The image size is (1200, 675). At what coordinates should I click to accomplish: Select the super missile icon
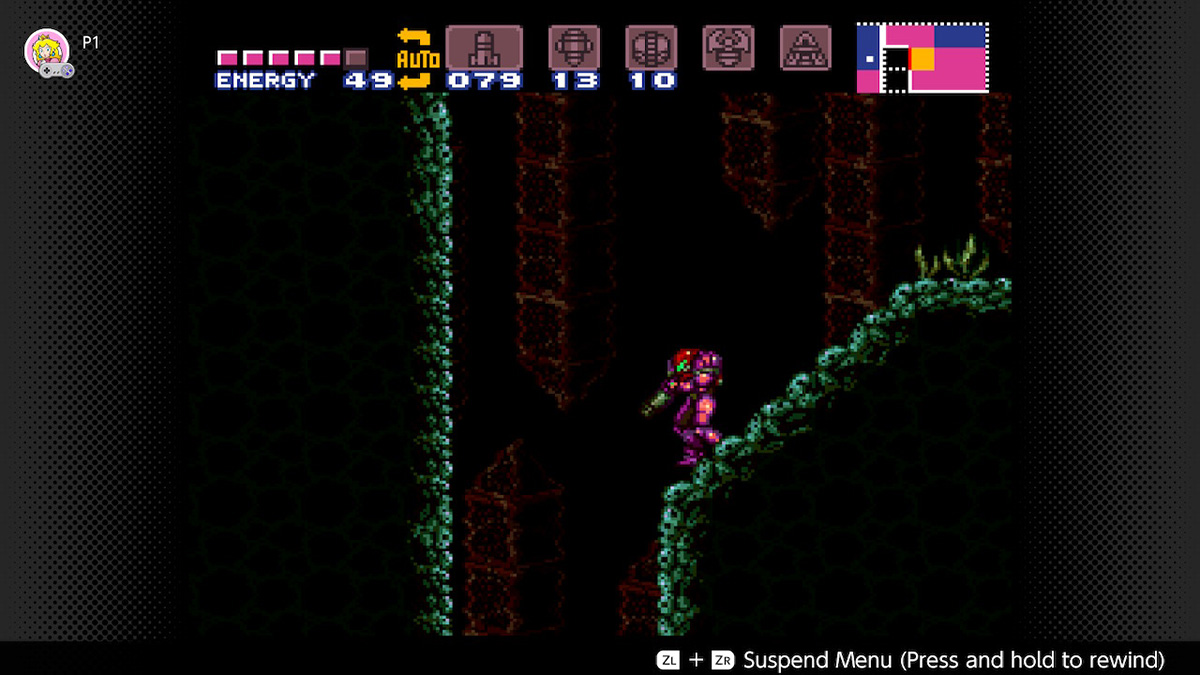574,47
